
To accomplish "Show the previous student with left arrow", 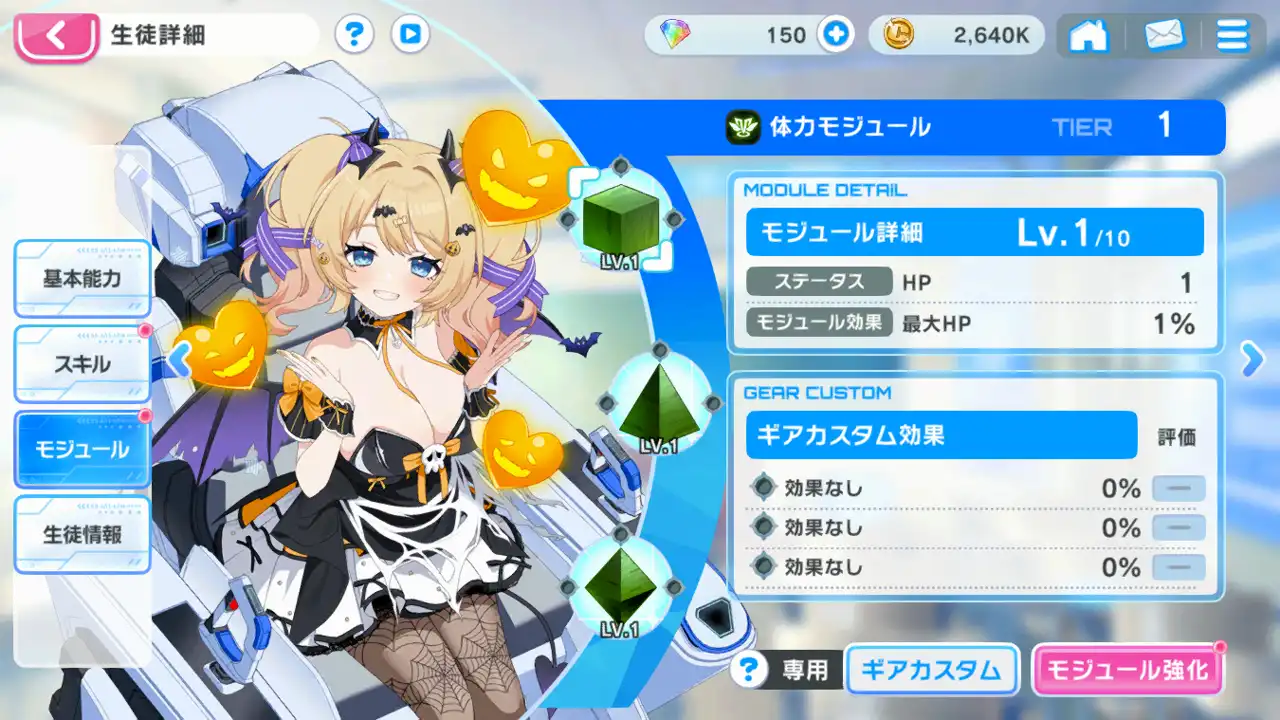I will pos(178,360).
